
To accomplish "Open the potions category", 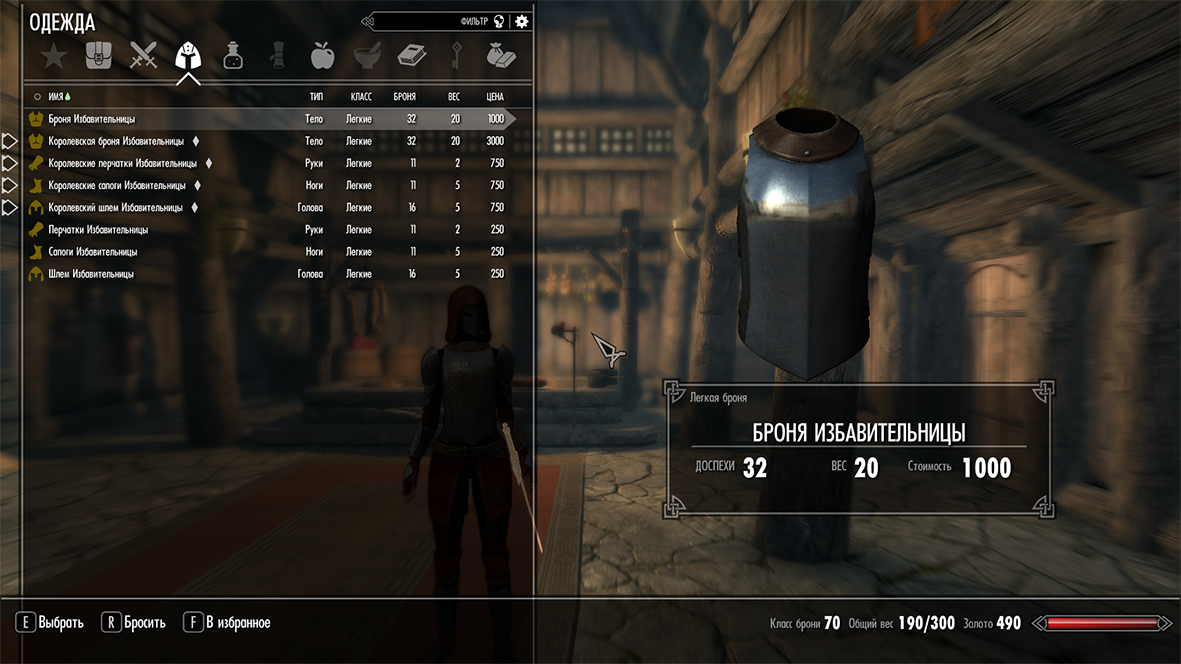I will tap(232, 56).
